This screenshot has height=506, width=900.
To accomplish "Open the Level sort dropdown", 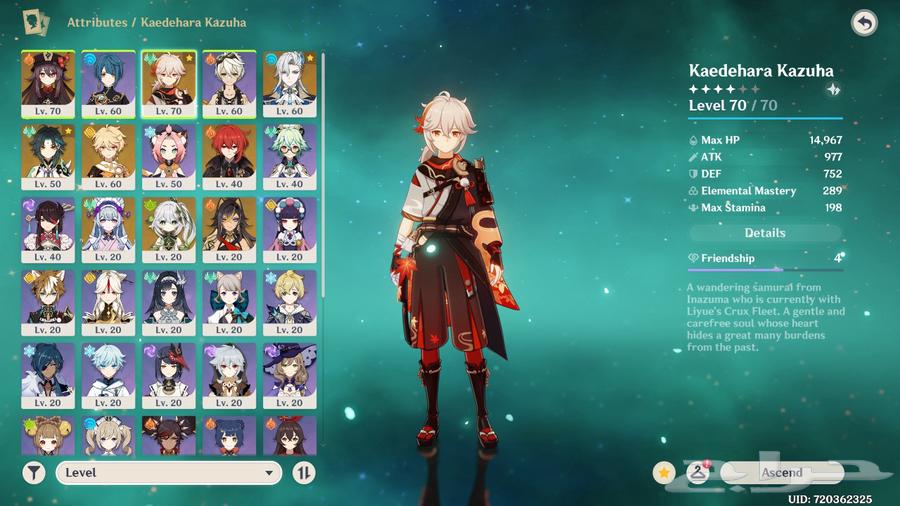I will tap(168, 473).
